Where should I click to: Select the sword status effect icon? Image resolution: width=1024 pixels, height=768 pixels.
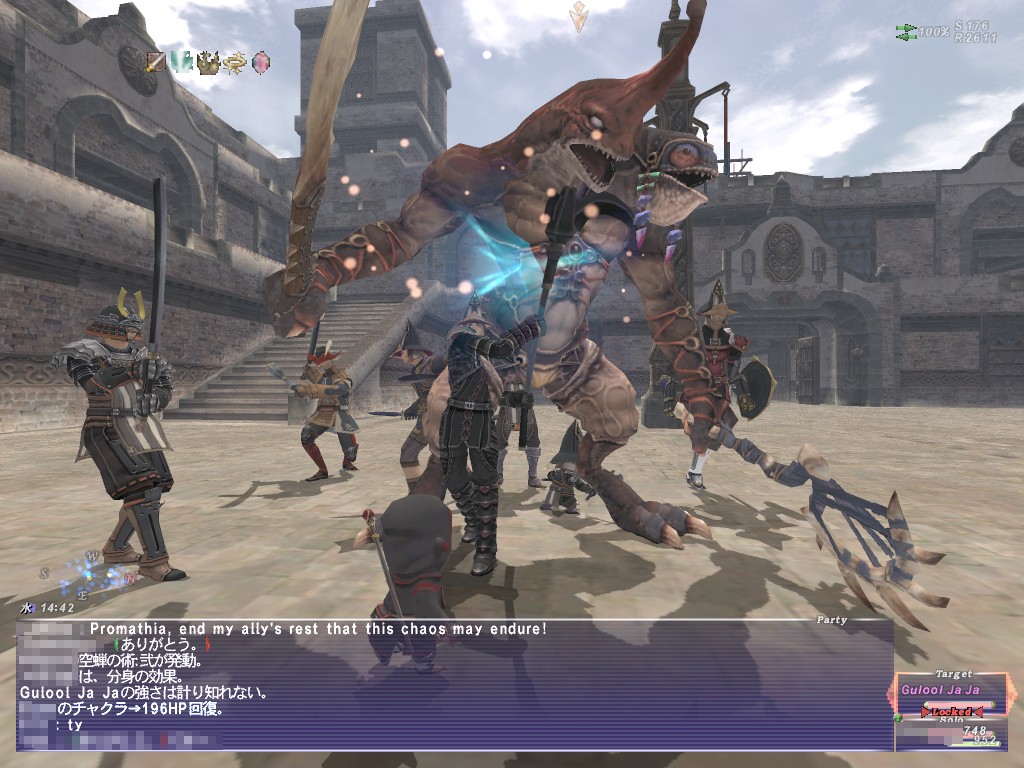[x=156, y=62]
